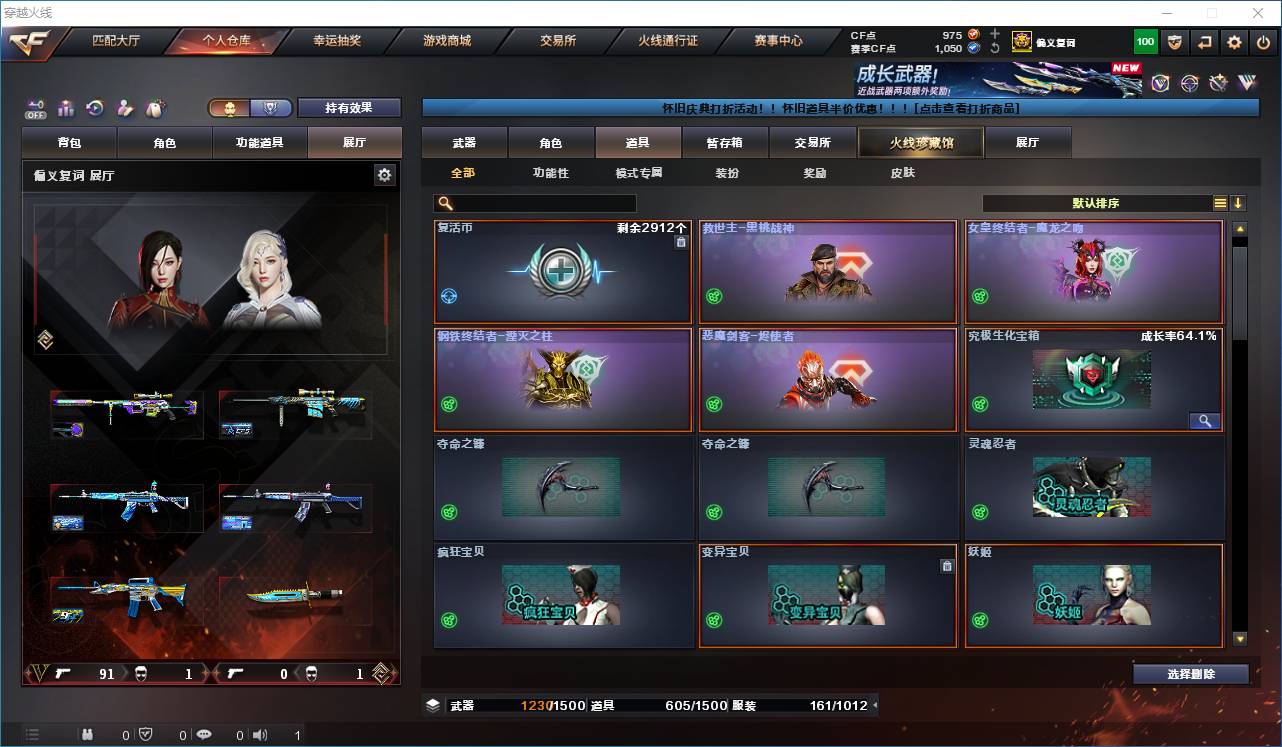Screen dimensions: 1282x747
Task: Open settings with the top-right gear icon
Action: pos(1235,42)
